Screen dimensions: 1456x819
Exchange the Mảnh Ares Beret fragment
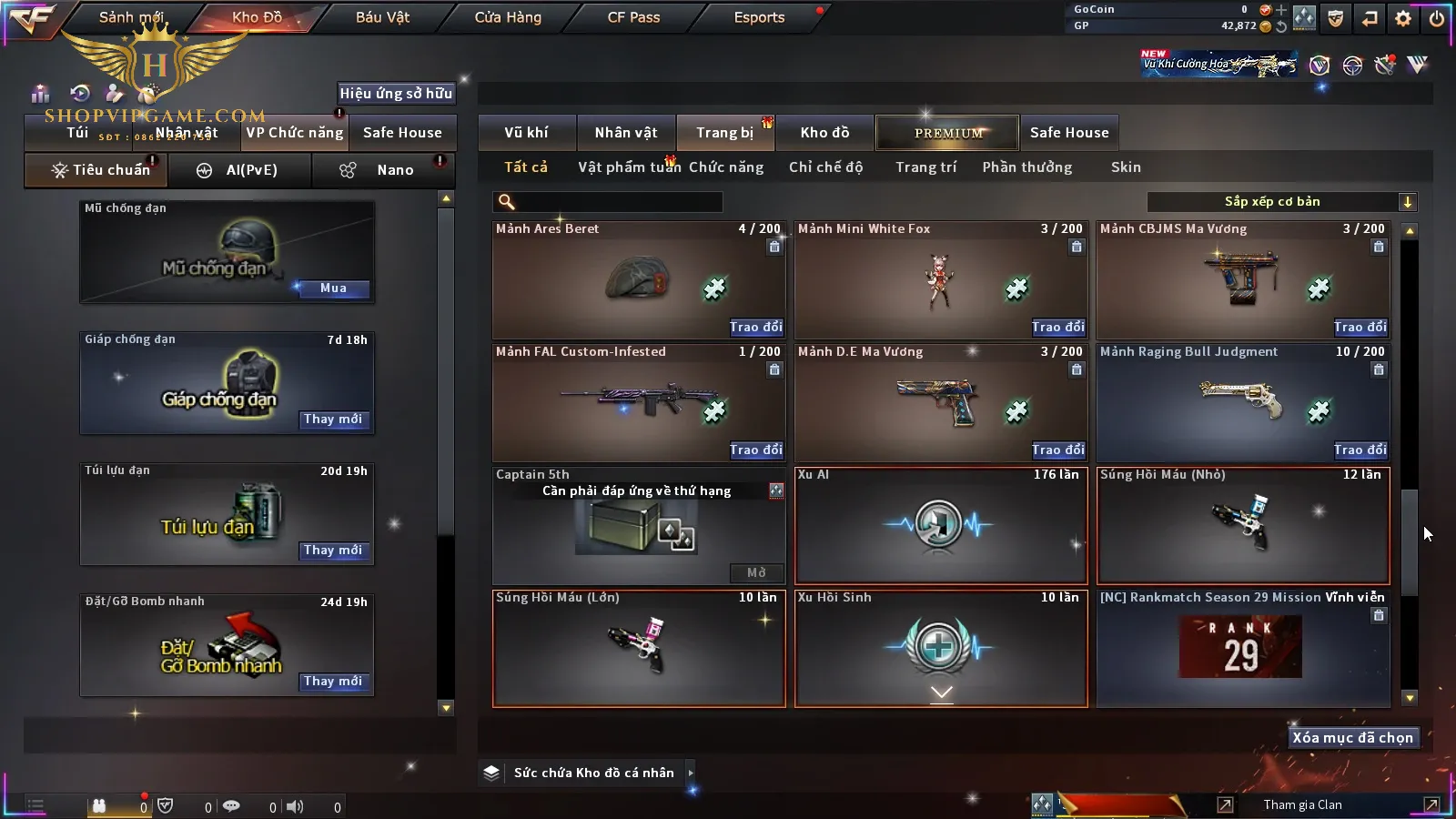[755, 327]
